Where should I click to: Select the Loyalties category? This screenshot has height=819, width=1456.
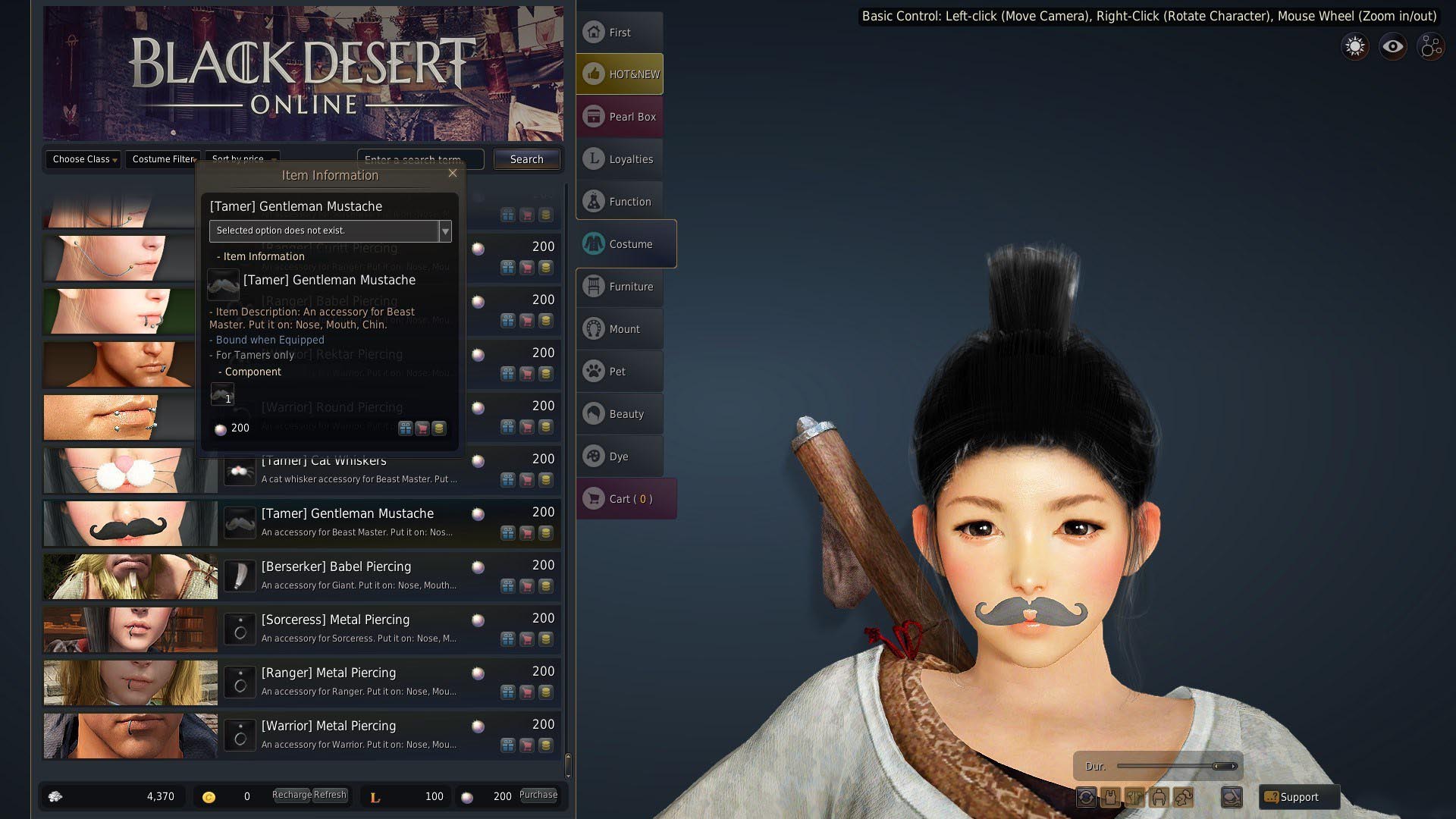620,159
